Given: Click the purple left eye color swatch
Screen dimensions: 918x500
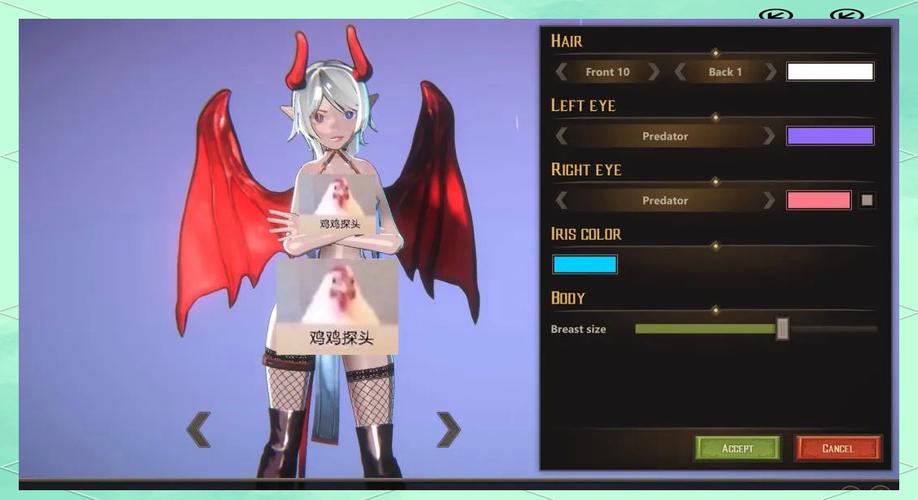Looking at the screenshot, I should pos(830,136).
